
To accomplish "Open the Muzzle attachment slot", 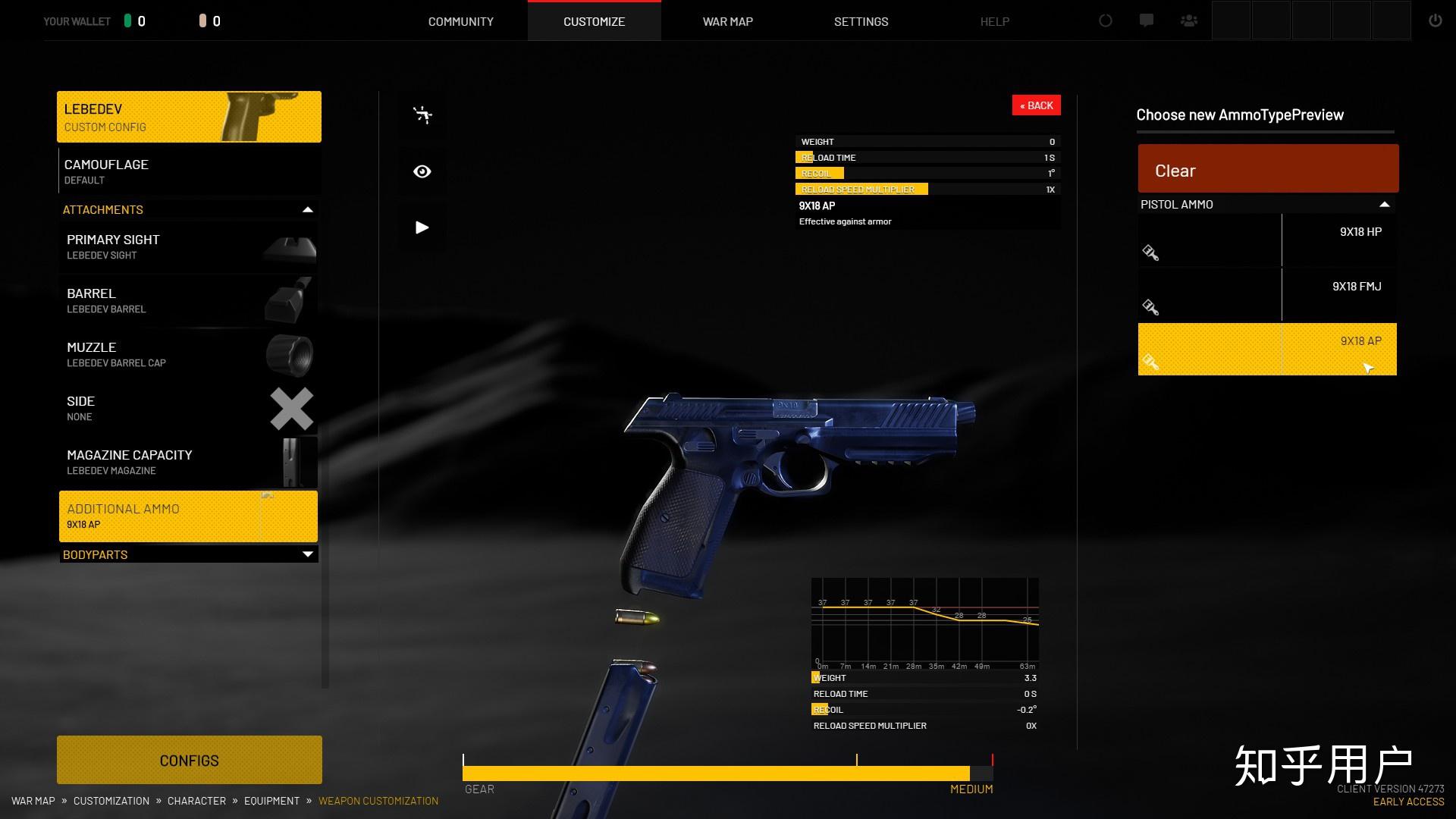I will pos(188,355).
